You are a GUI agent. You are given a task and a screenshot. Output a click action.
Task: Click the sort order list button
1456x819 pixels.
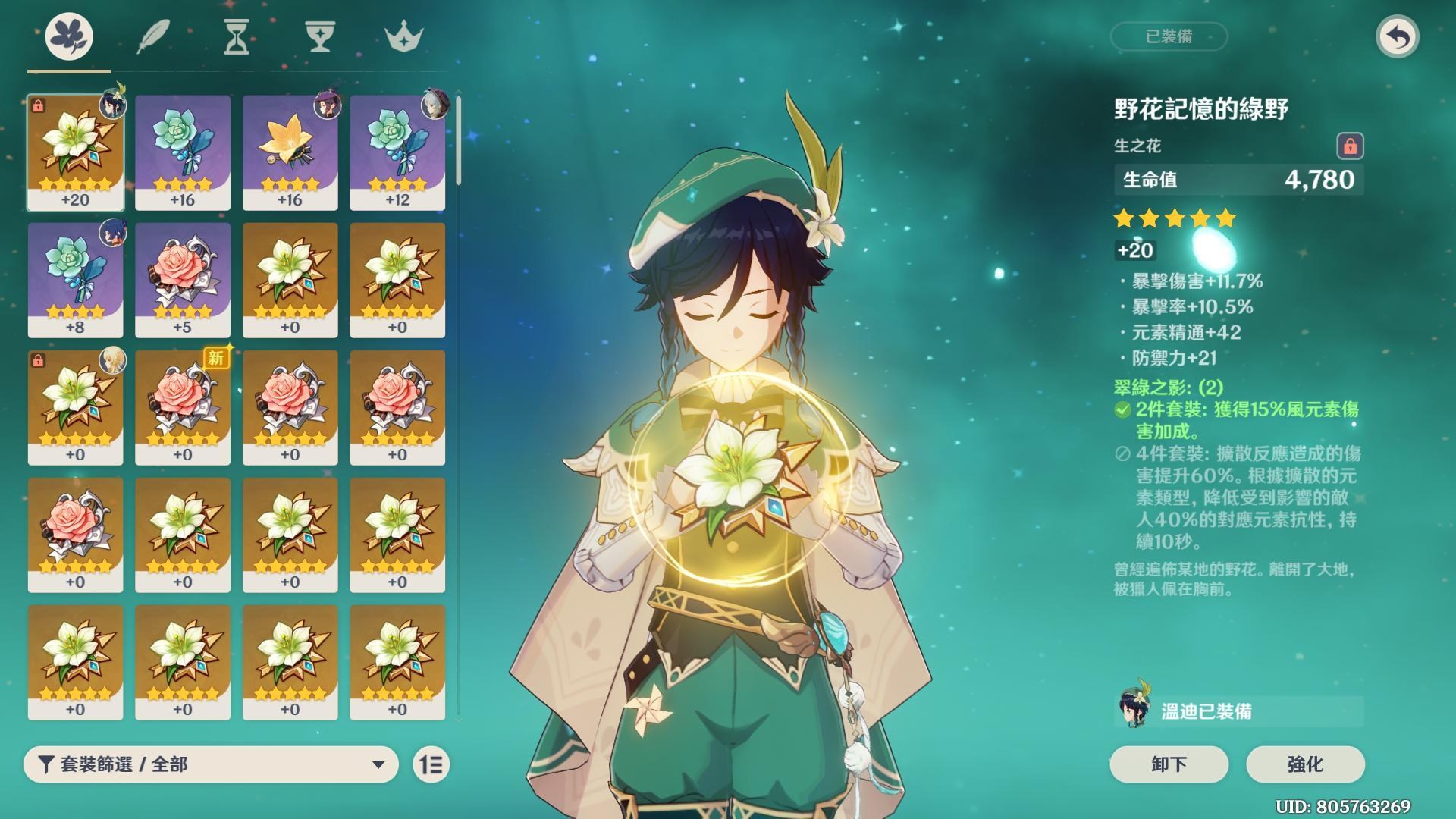pyautogui.click(x=431, y=764)
